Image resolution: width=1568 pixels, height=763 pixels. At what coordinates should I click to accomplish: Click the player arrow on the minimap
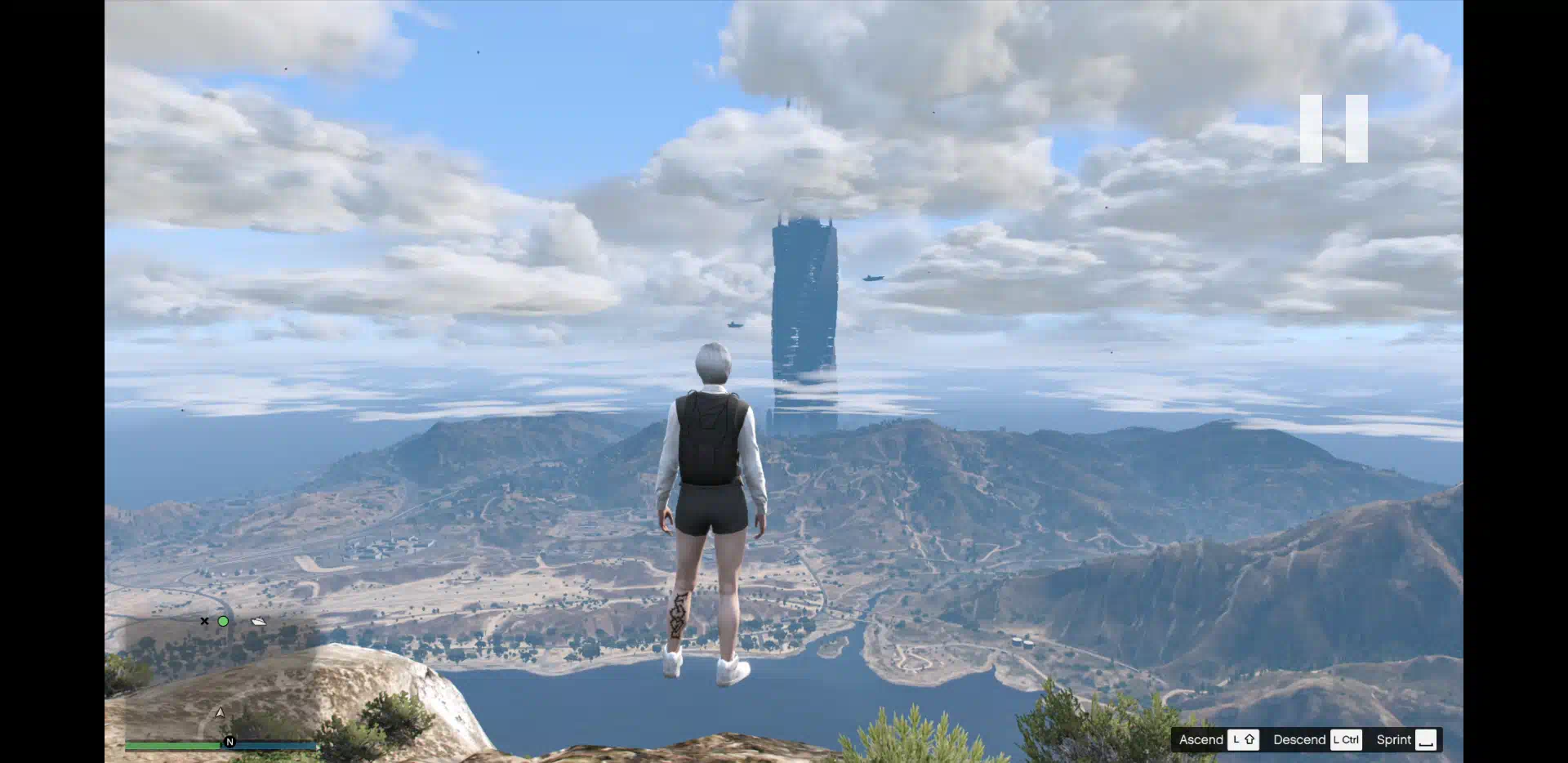click(220, 713)
